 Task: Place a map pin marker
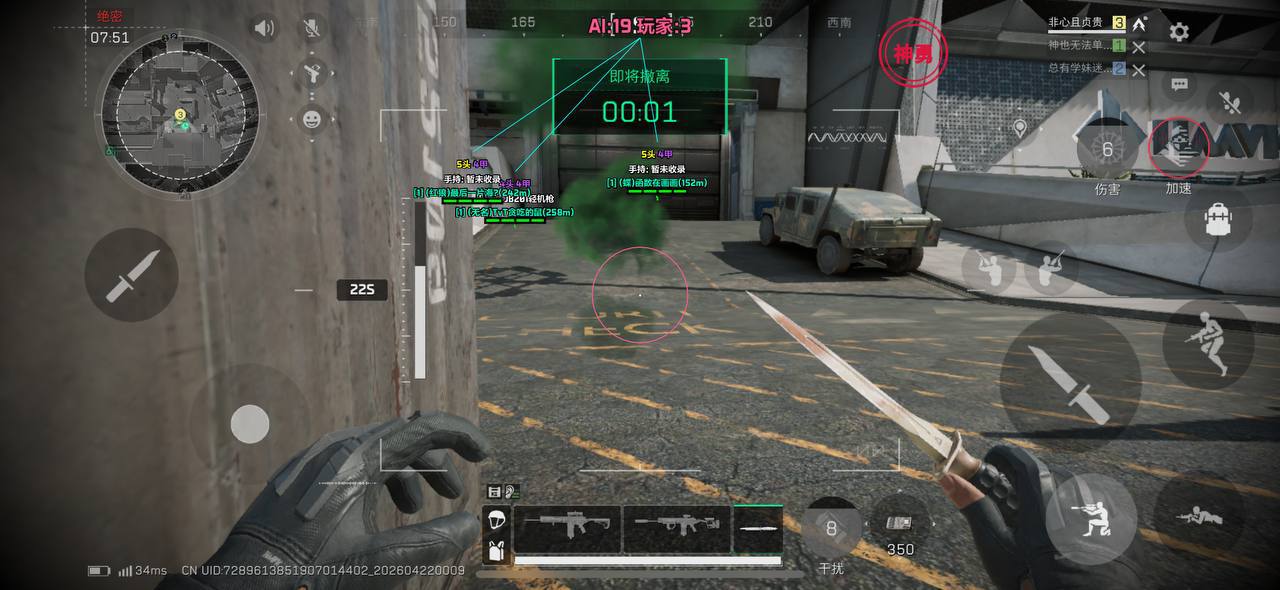click(x=1020, y=129)
